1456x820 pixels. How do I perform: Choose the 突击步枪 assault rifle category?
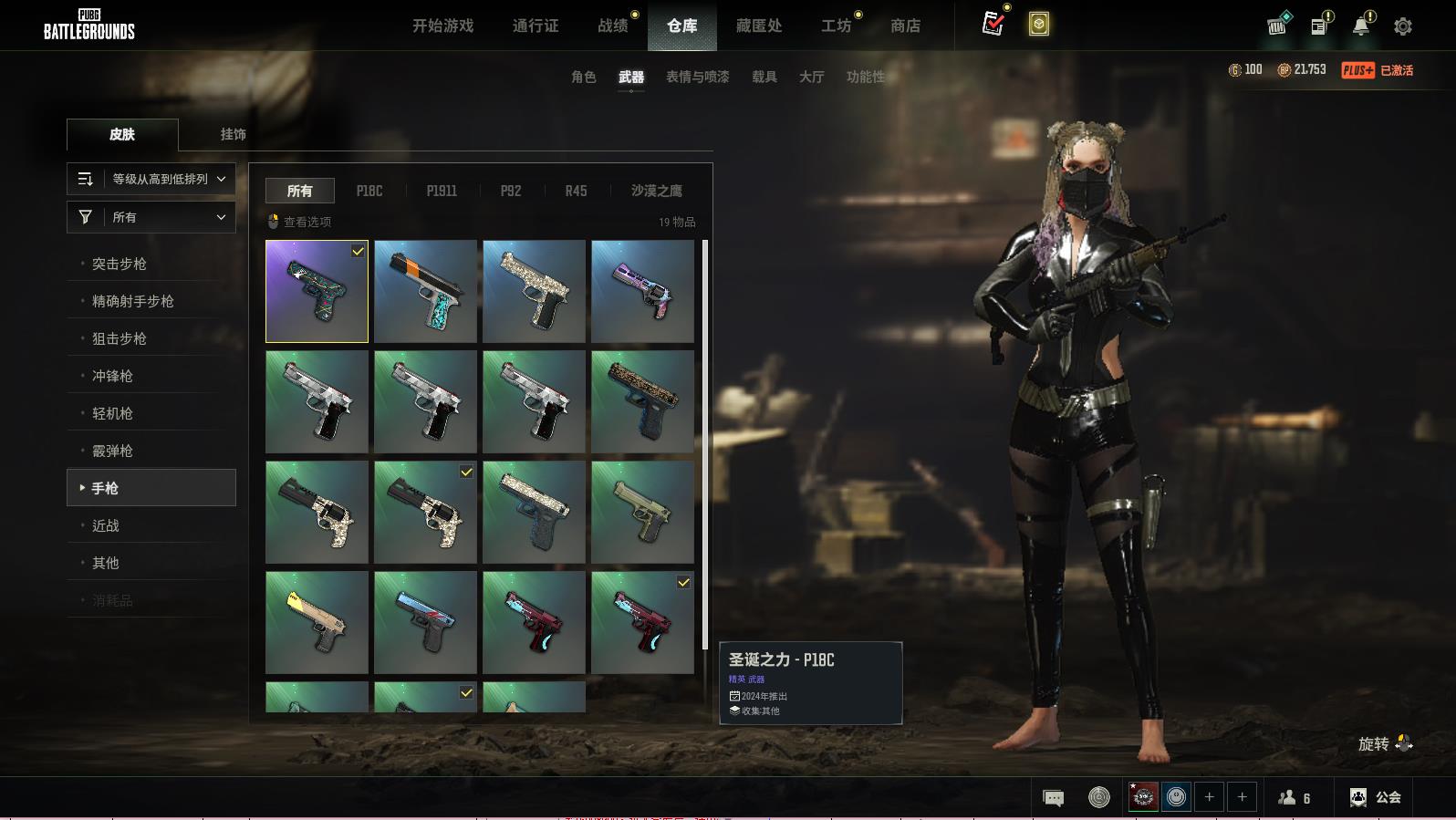tap(120, 264)
